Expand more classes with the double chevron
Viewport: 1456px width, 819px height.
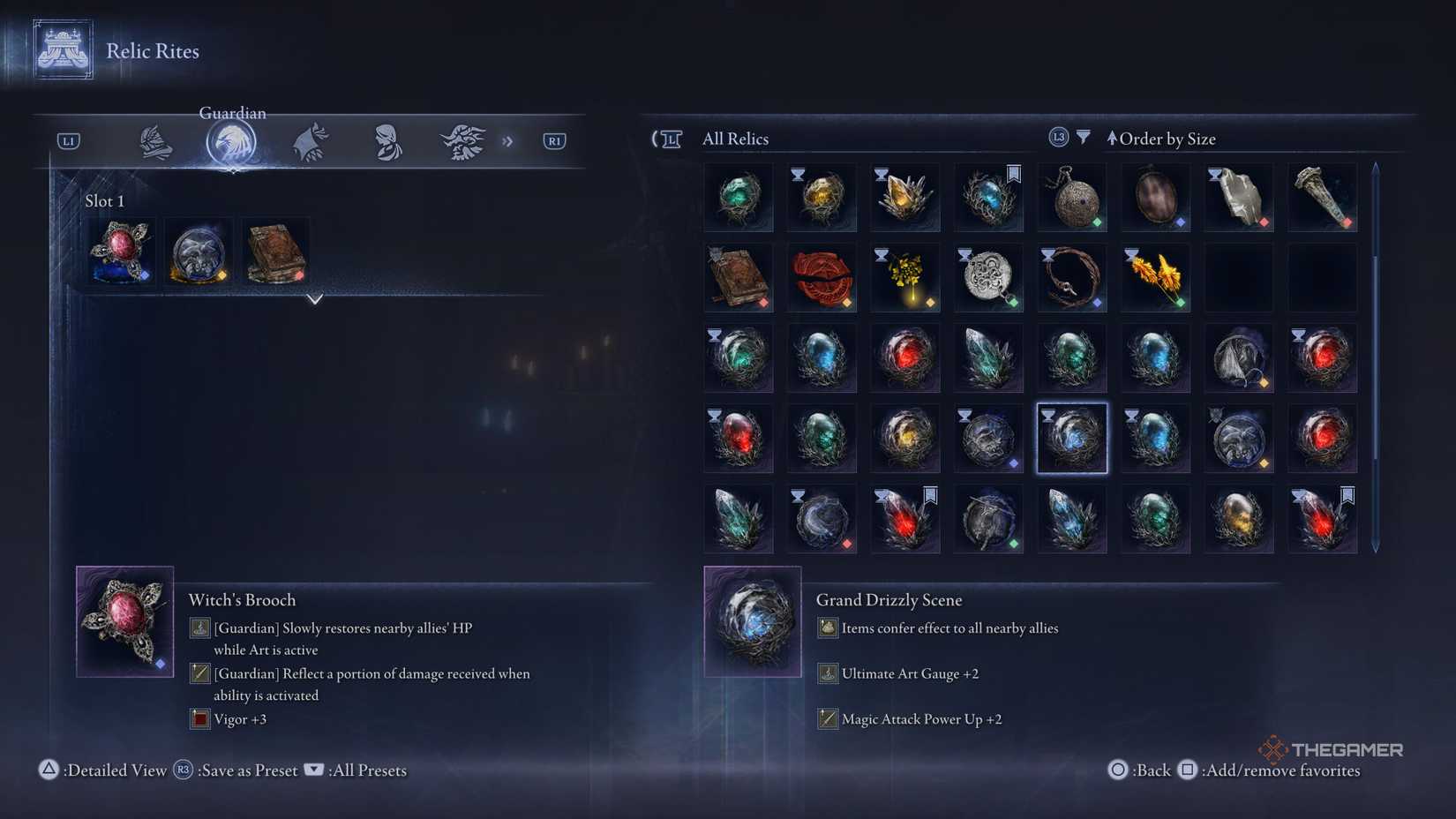click(x=507, y=139)
